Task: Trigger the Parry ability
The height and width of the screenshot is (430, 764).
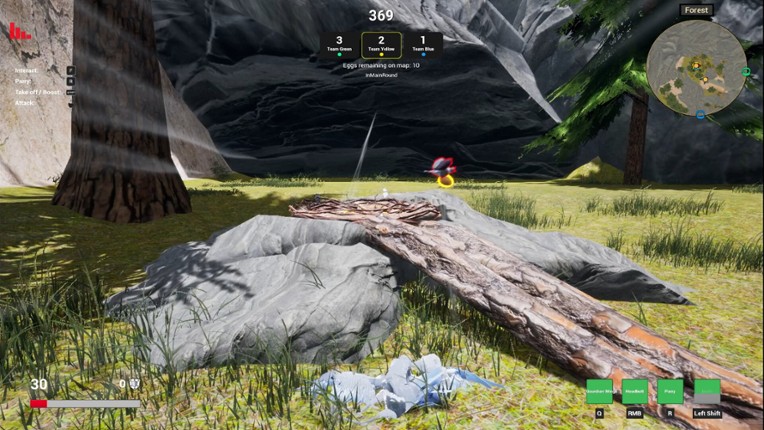Action: point(671,391)
